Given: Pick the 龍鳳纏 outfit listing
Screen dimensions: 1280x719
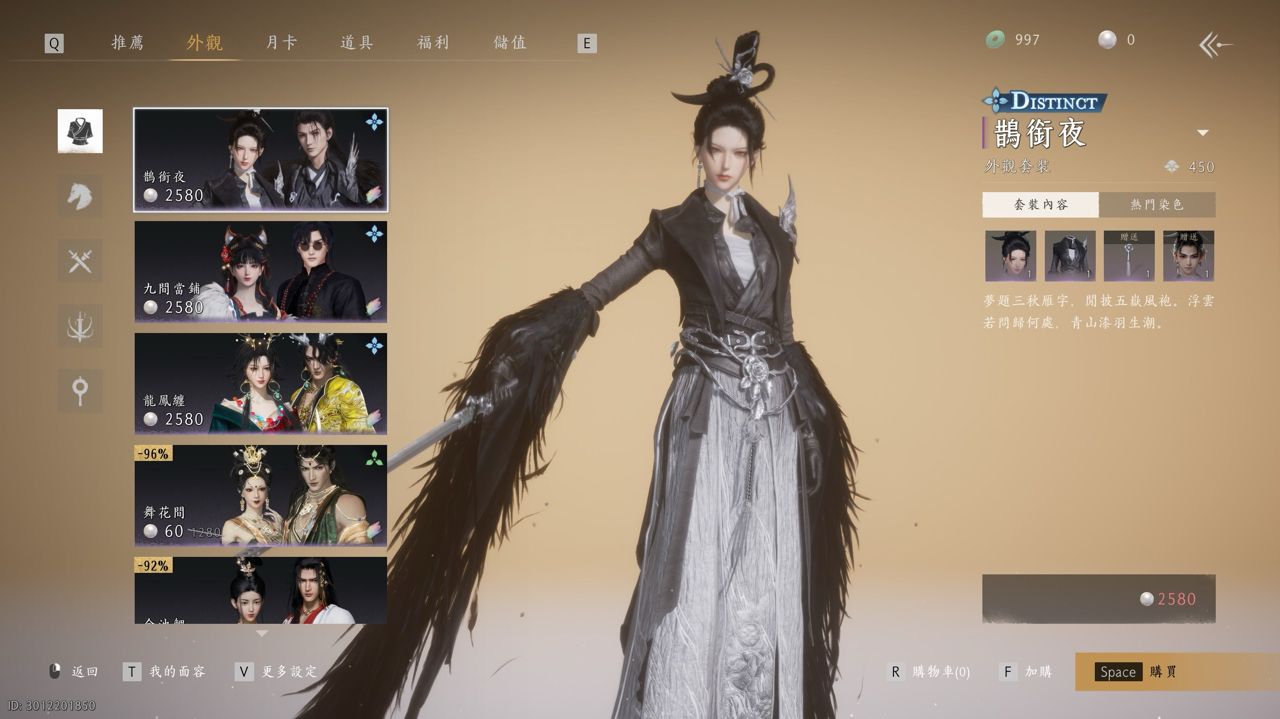Looking at the screenshot, I should tap(260, 384).
